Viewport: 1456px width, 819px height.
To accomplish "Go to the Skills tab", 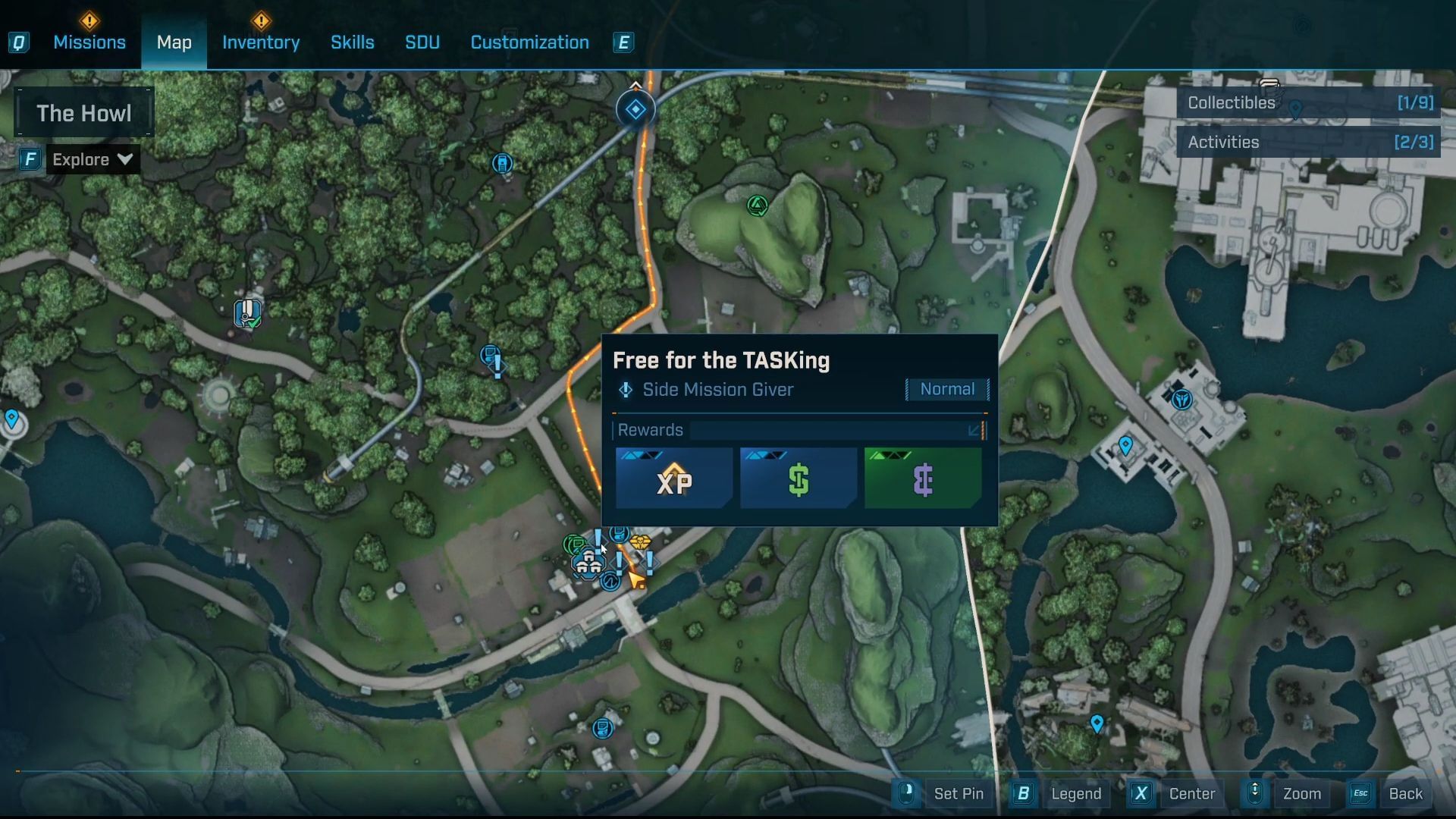I will [x=352, y=42].
